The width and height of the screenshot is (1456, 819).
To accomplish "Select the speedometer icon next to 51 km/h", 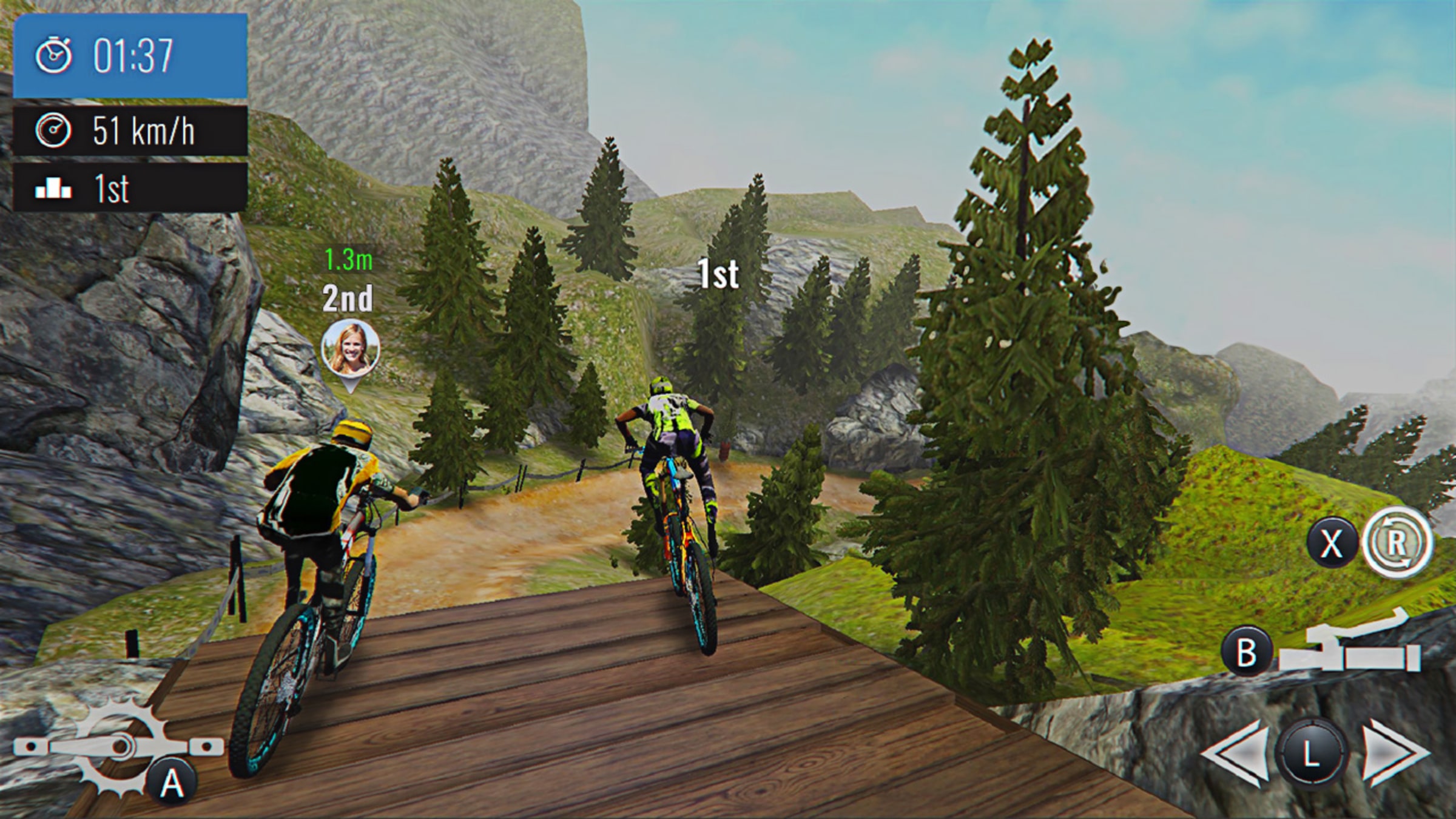I will pos(55,129).
